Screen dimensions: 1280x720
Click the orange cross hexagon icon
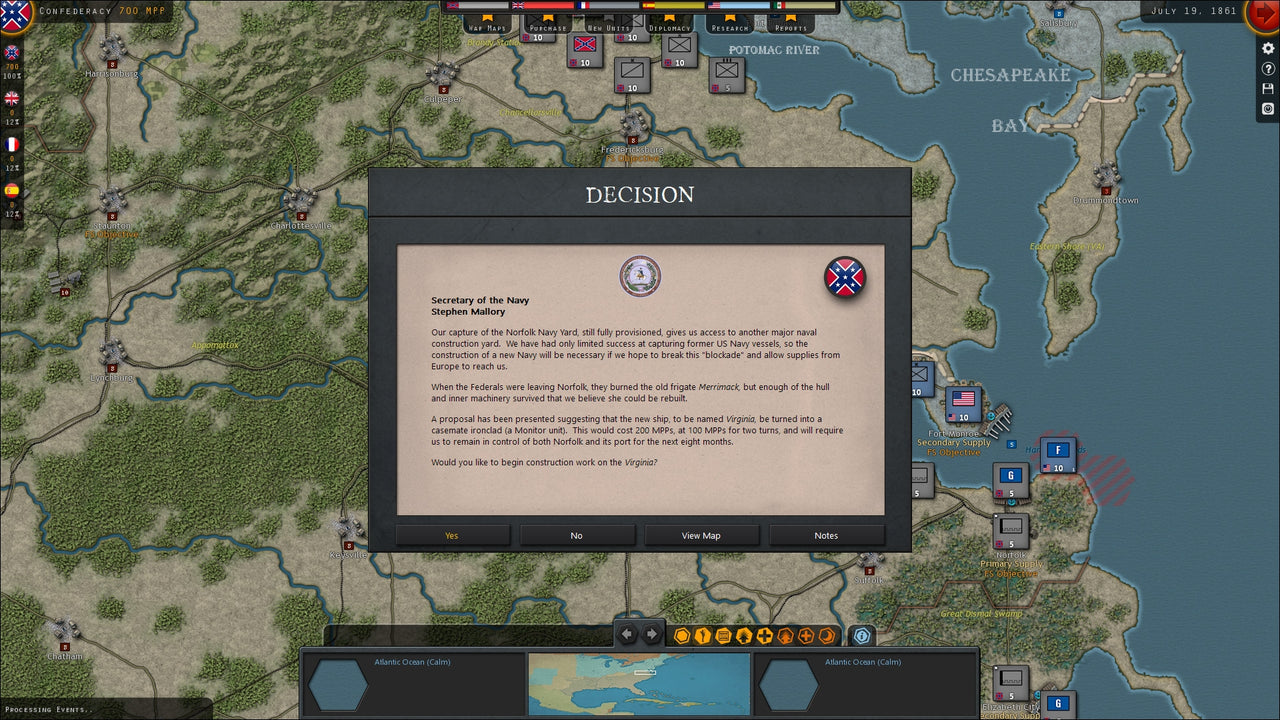click(806, 635)
